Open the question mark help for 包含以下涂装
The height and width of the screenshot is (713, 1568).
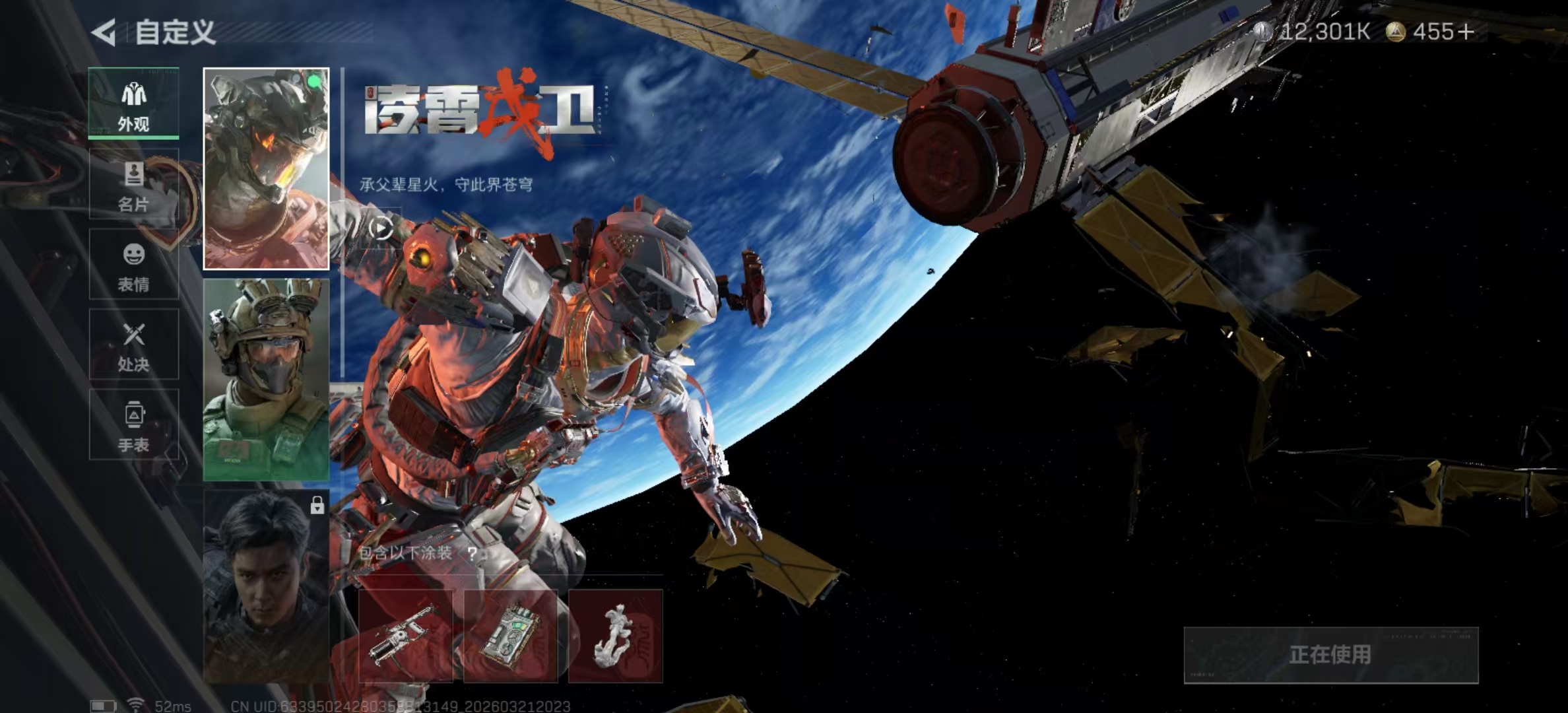point(473,553)
